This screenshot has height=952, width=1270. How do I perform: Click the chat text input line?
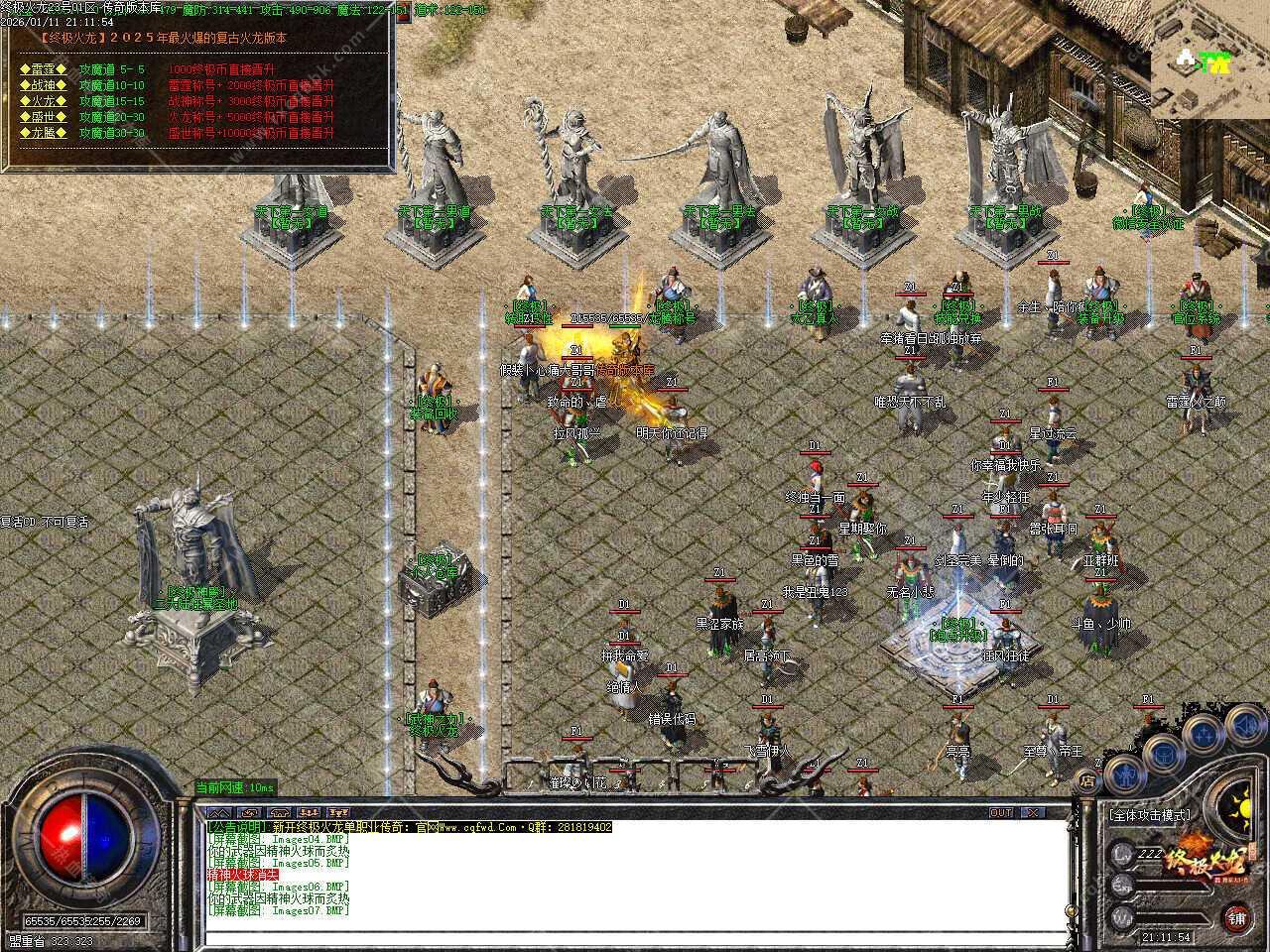coord(635,937)
